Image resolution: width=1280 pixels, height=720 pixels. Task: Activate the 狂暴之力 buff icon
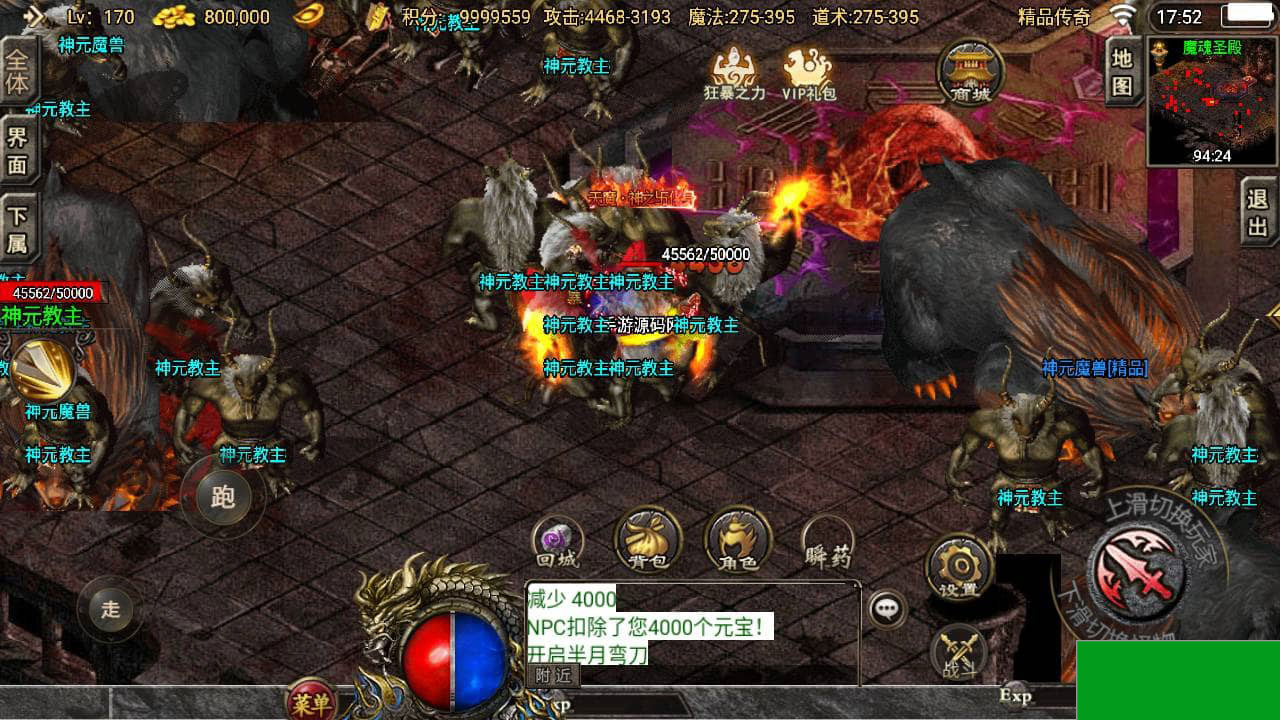(x=735, y=72)
